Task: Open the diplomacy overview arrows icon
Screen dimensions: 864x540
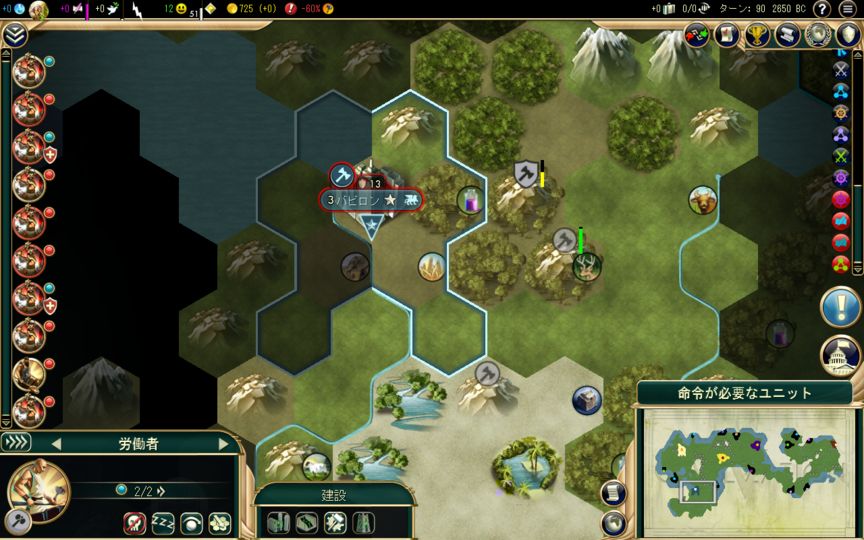Action: click(697, 36)
